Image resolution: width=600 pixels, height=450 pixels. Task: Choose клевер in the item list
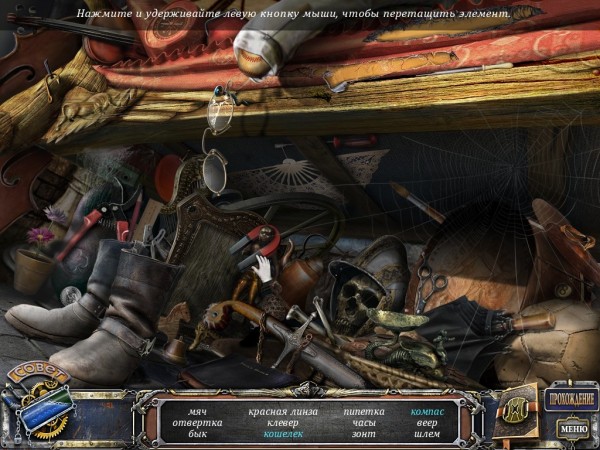pos(282,423)
